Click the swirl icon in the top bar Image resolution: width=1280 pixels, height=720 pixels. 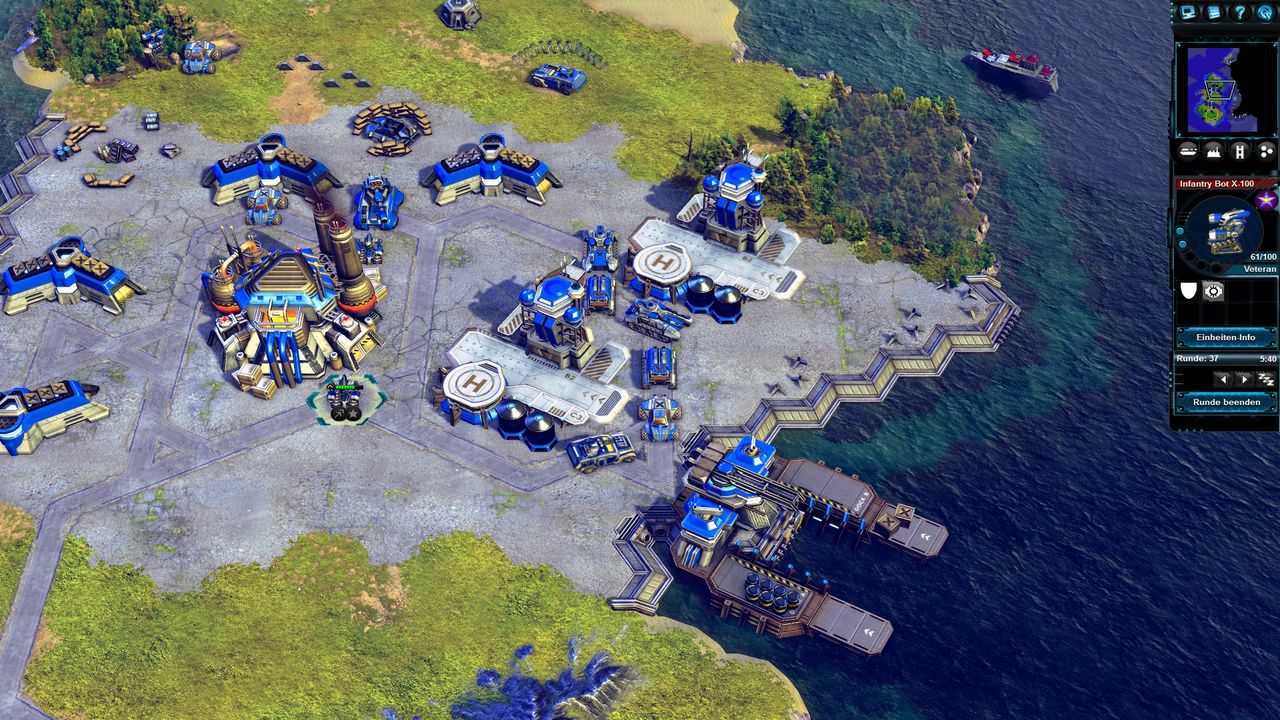tap(1265, 13)
